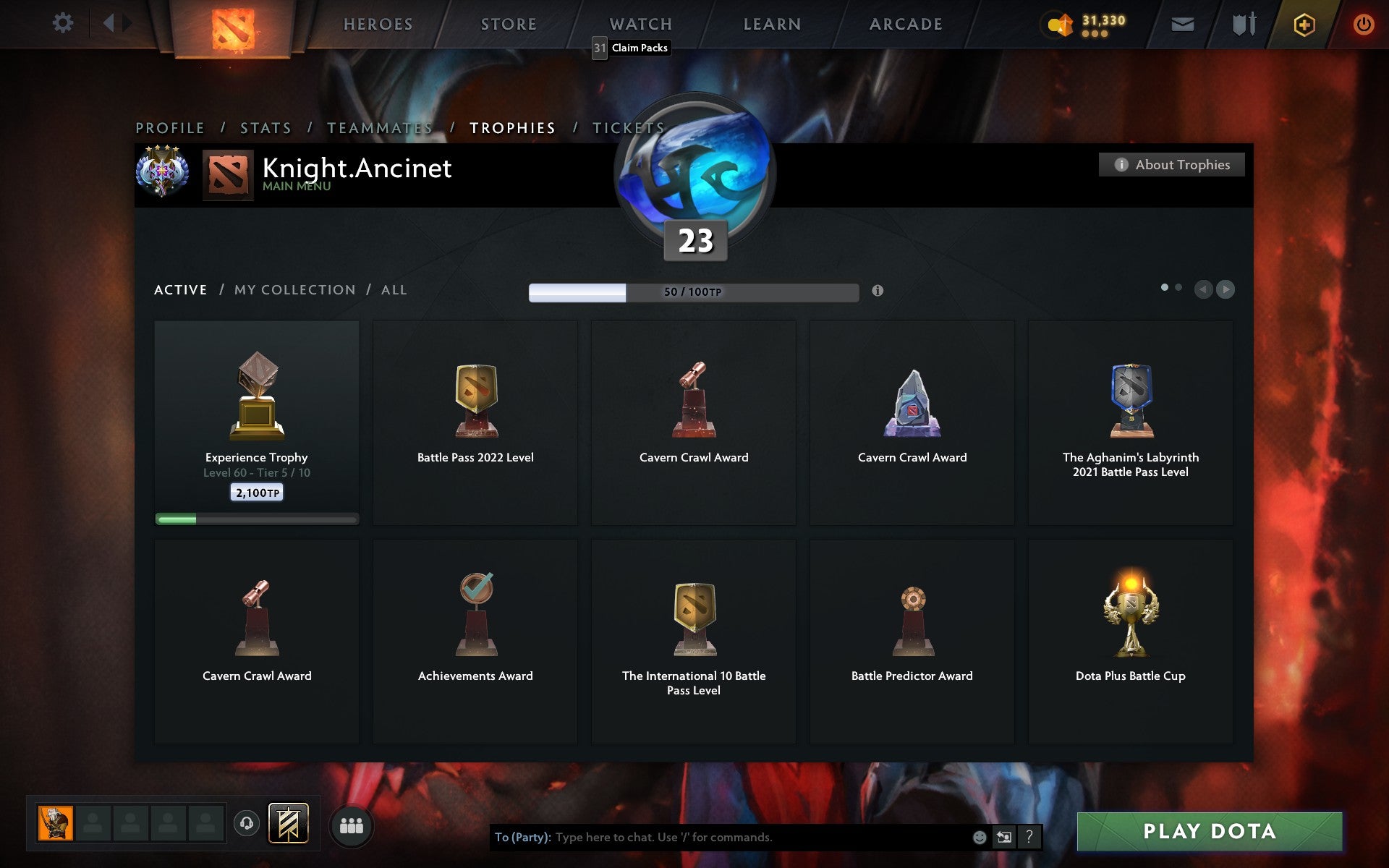Click the power button to exit Dota
Viewport: 1389px width, 868px height.
(x=1364, y=23)
